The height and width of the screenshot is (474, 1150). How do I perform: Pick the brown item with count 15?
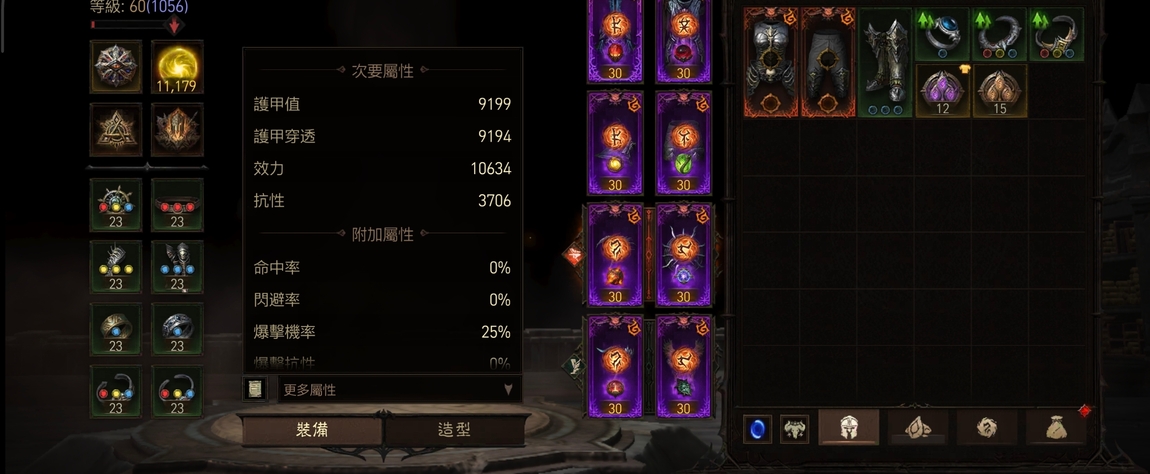[999, 91]
